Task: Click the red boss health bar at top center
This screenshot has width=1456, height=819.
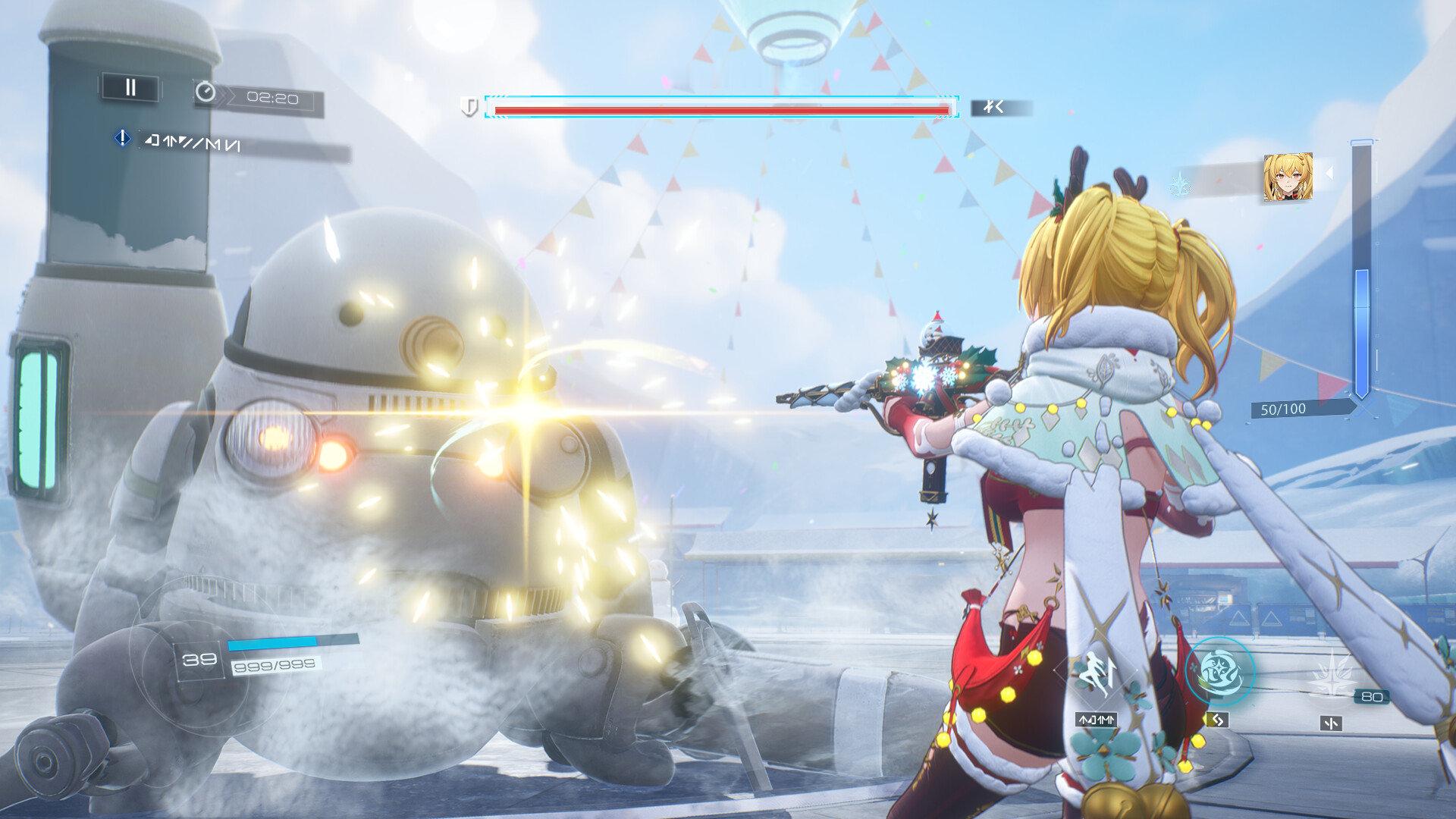Action: [722, 110]
